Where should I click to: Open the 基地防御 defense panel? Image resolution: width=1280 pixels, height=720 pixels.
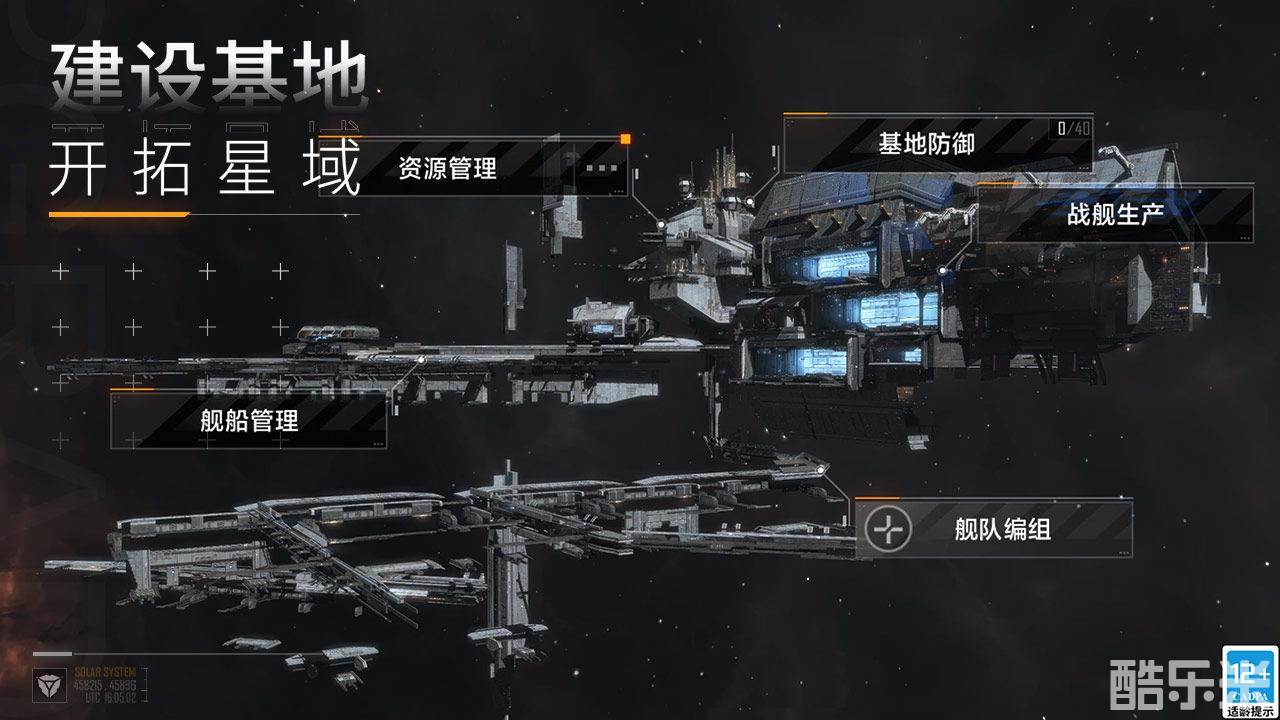point(926,143)
